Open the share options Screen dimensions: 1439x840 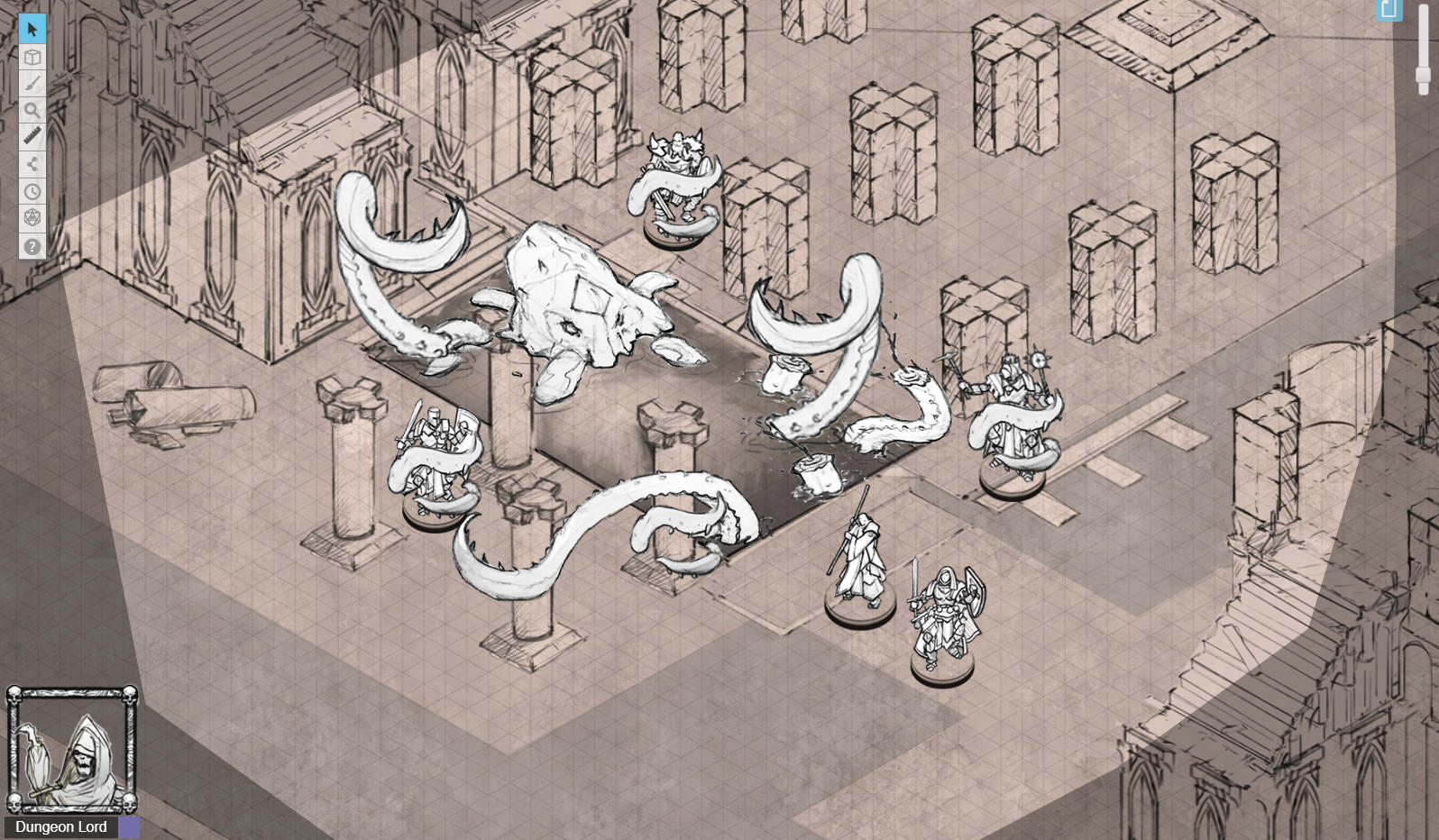[x=32, y=164]
